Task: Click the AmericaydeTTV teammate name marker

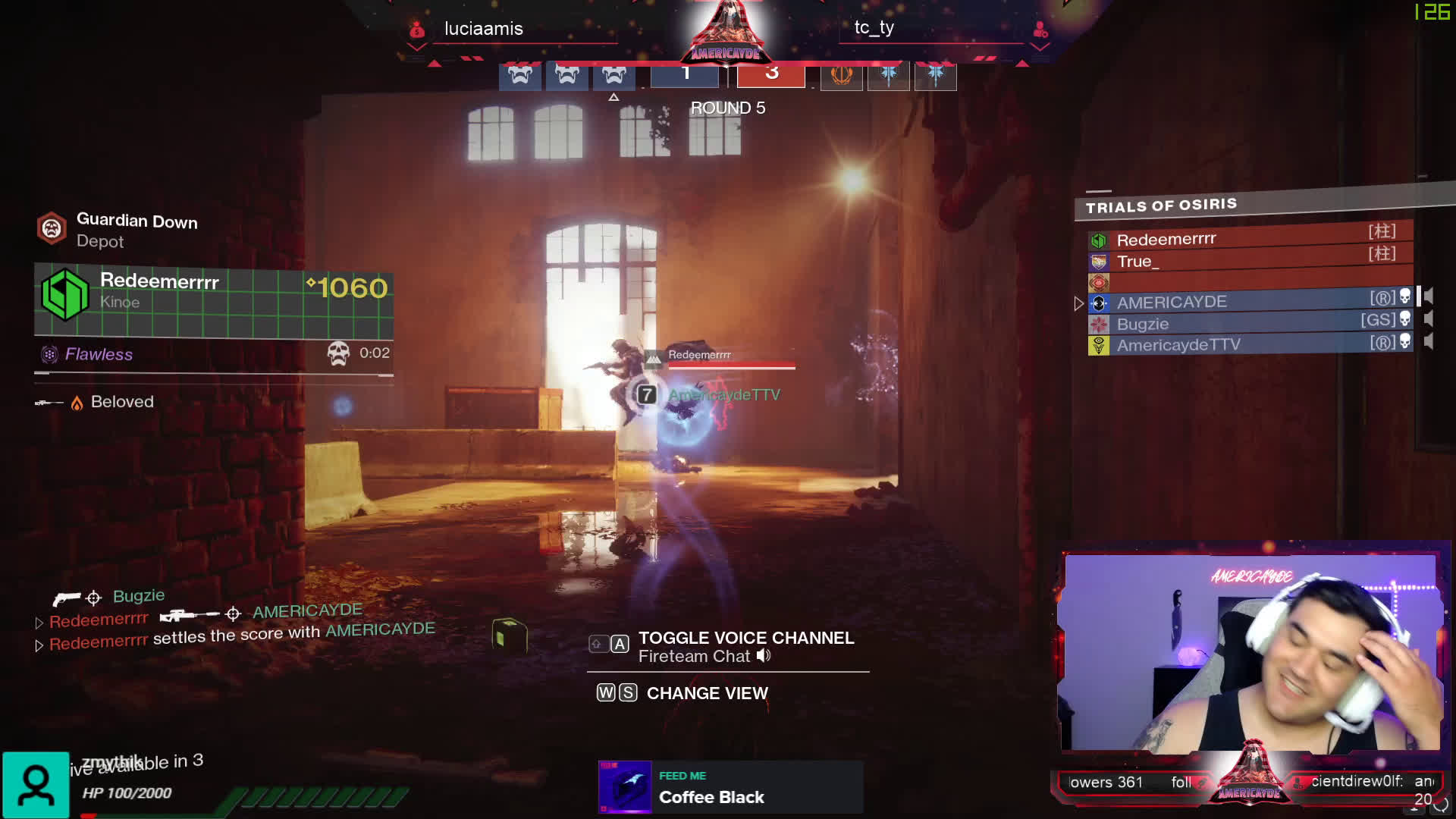Action: click(x=723, y=395)
